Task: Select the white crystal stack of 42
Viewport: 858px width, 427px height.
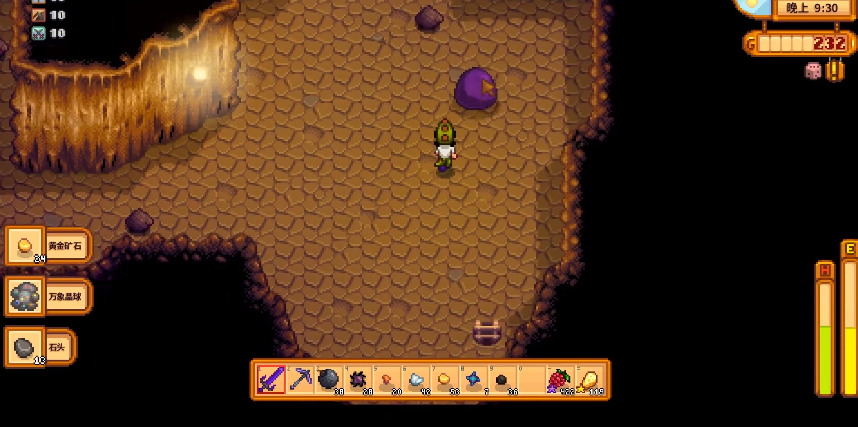Action: pyautogui.click(x=416, y=380)
